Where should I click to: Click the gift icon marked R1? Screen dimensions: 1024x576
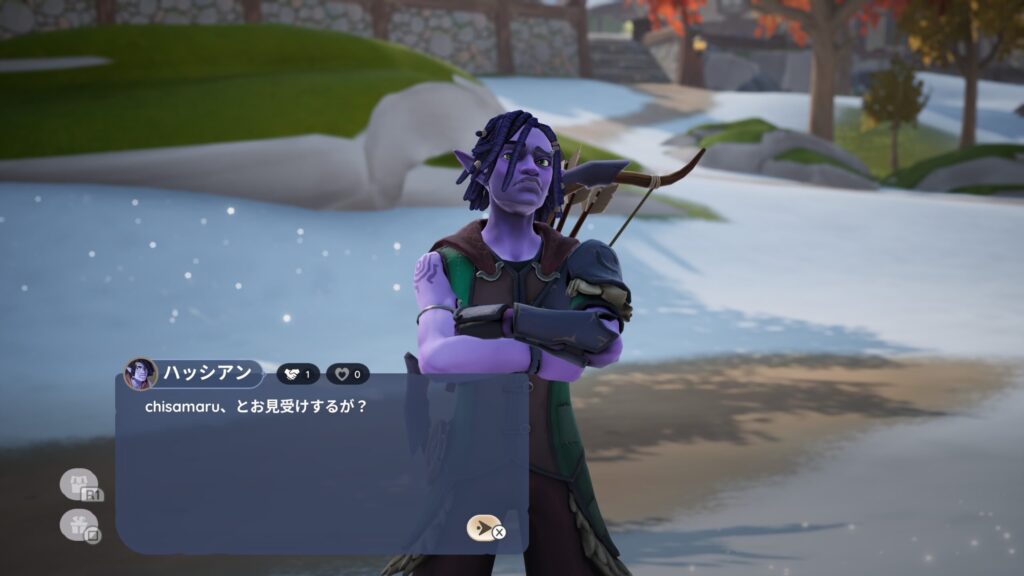(80, 485)
